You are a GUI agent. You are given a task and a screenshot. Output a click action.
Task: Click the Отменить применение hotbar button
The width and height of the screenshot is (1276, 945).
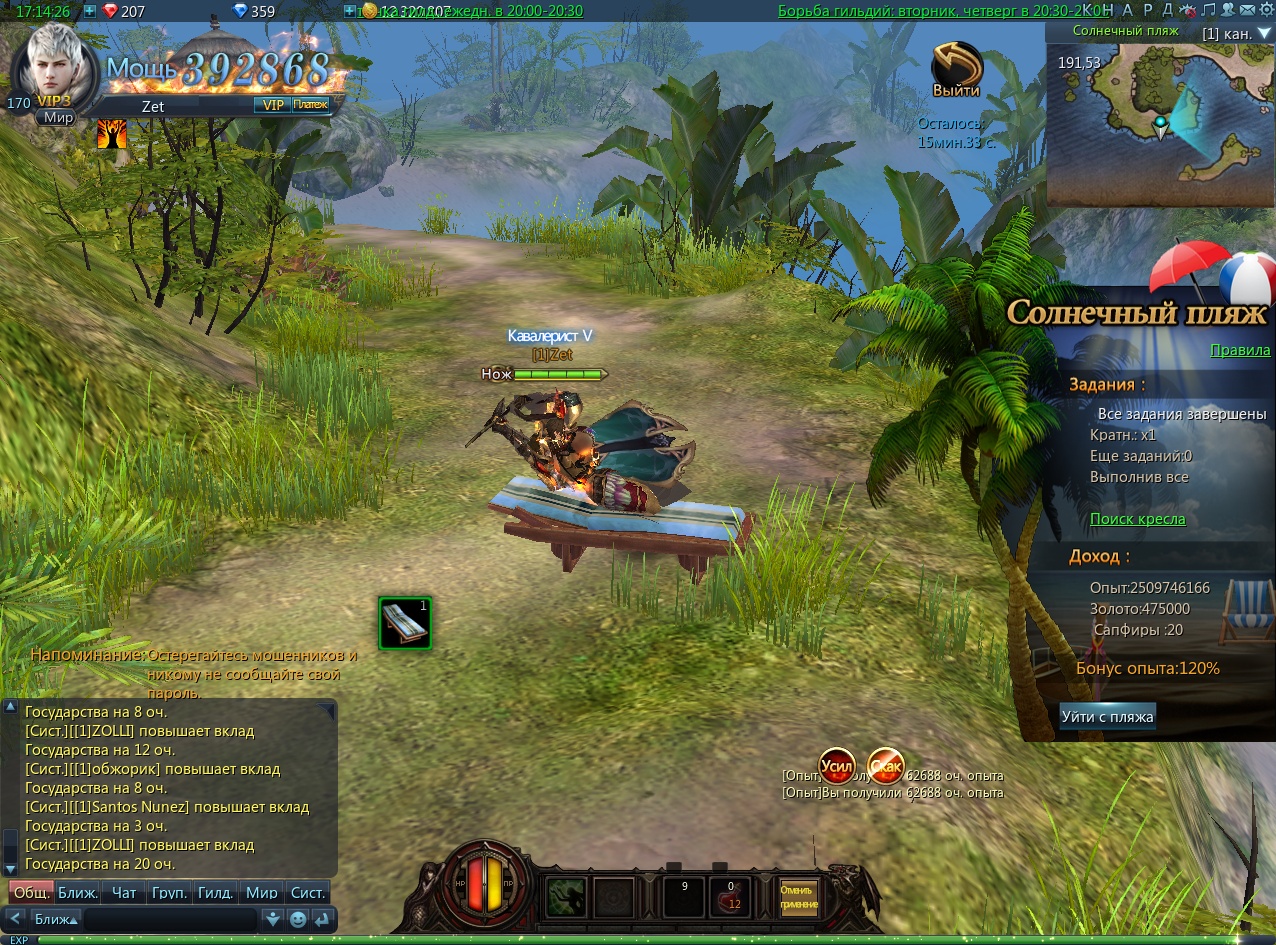799,896
